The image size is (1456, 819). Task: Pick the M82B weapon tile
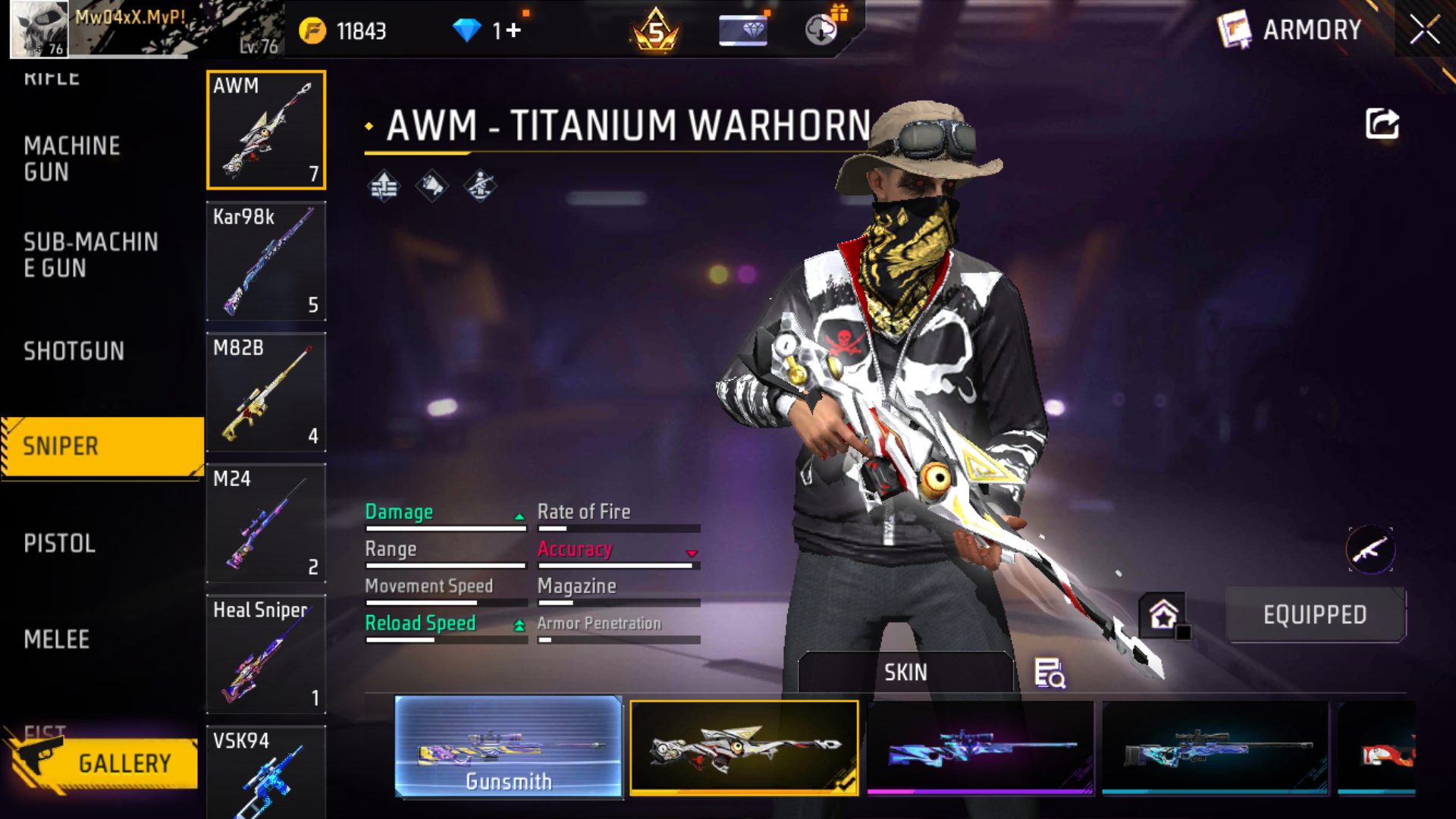tap(266, 392)
